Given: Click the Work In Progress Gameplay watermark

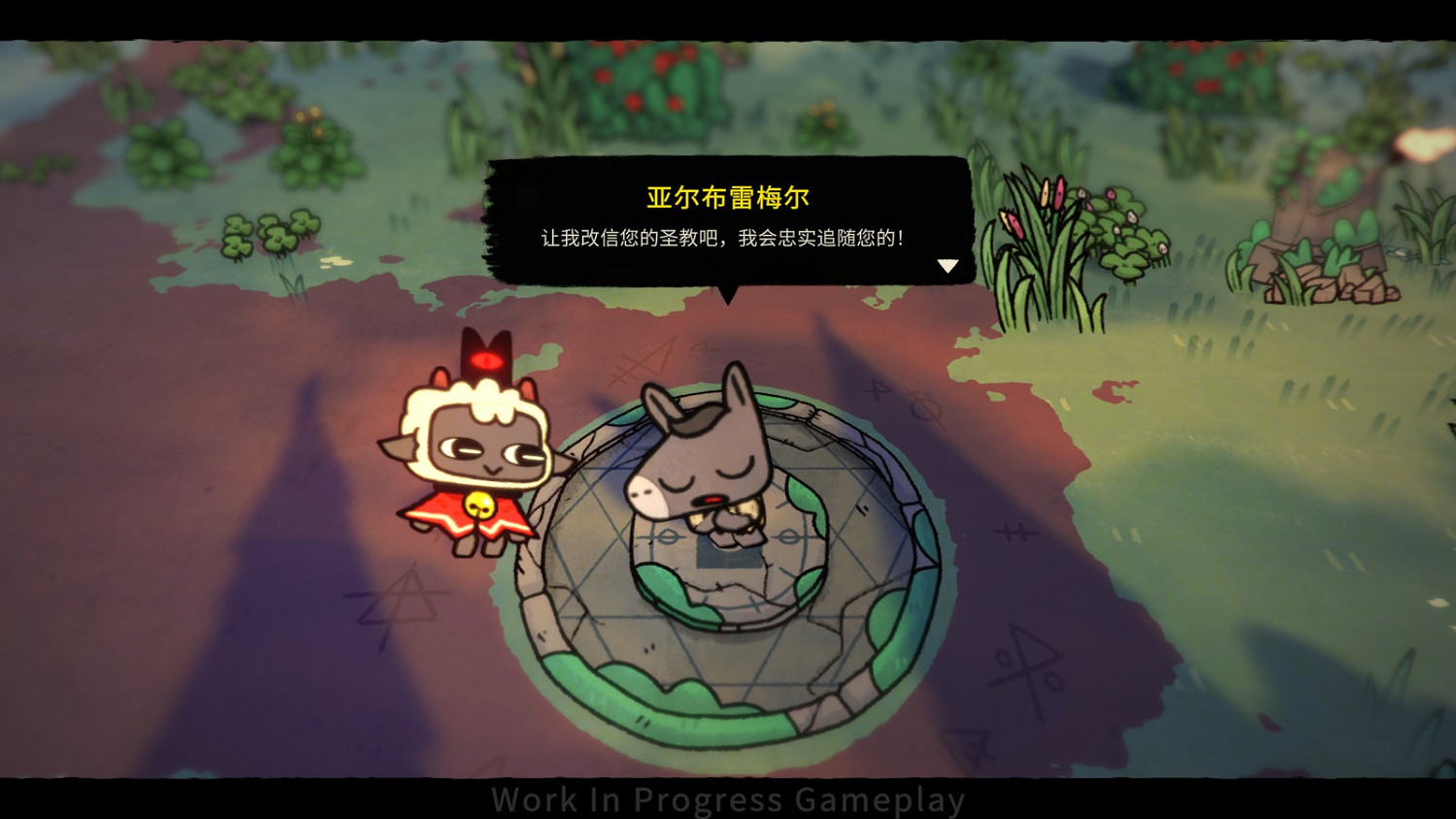Looking at the screenshot, I should (x=728, y=799).
